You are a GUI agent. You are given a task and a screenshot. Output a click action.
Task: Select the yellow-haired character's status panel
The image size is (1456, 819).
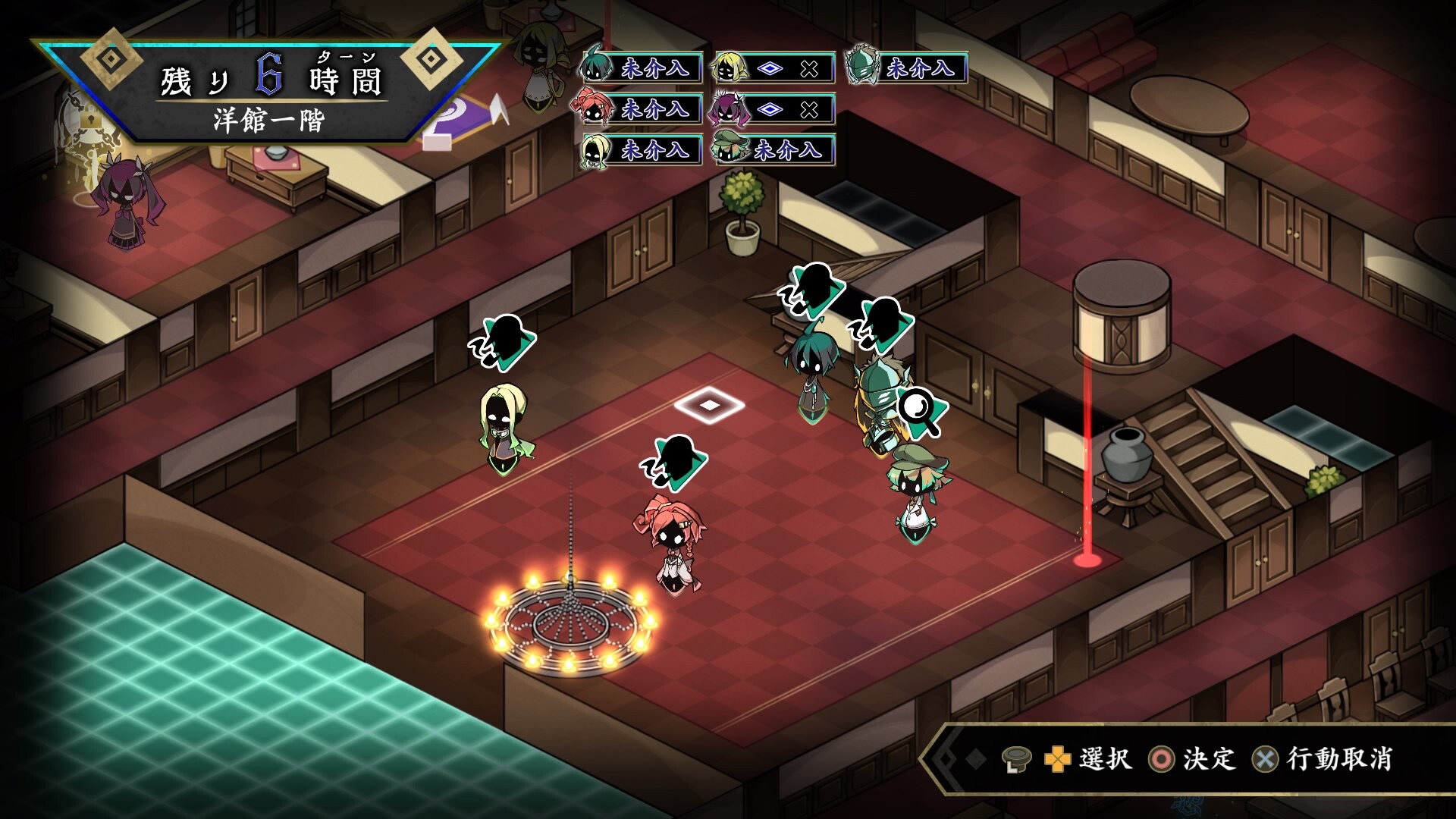coord(773,68)
